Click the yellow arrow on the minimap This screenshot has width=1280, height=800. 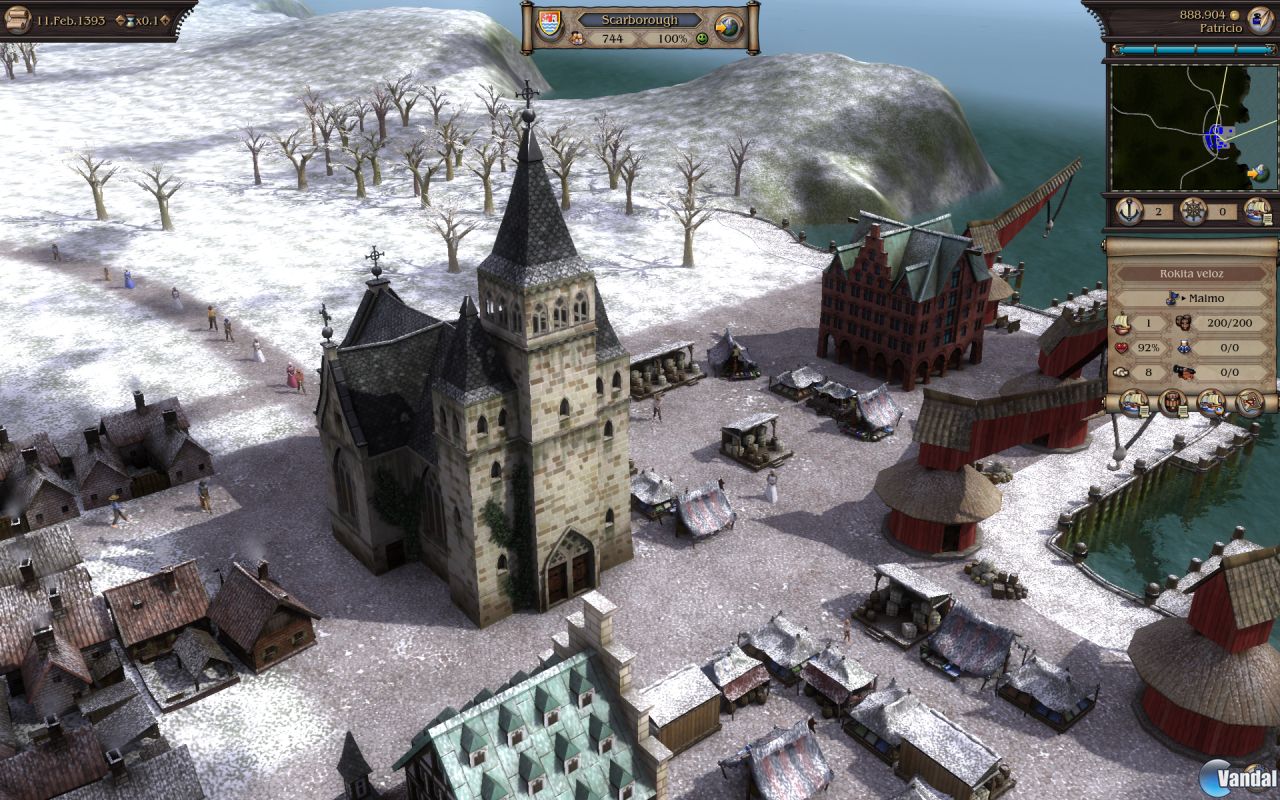click(1254, 172)
